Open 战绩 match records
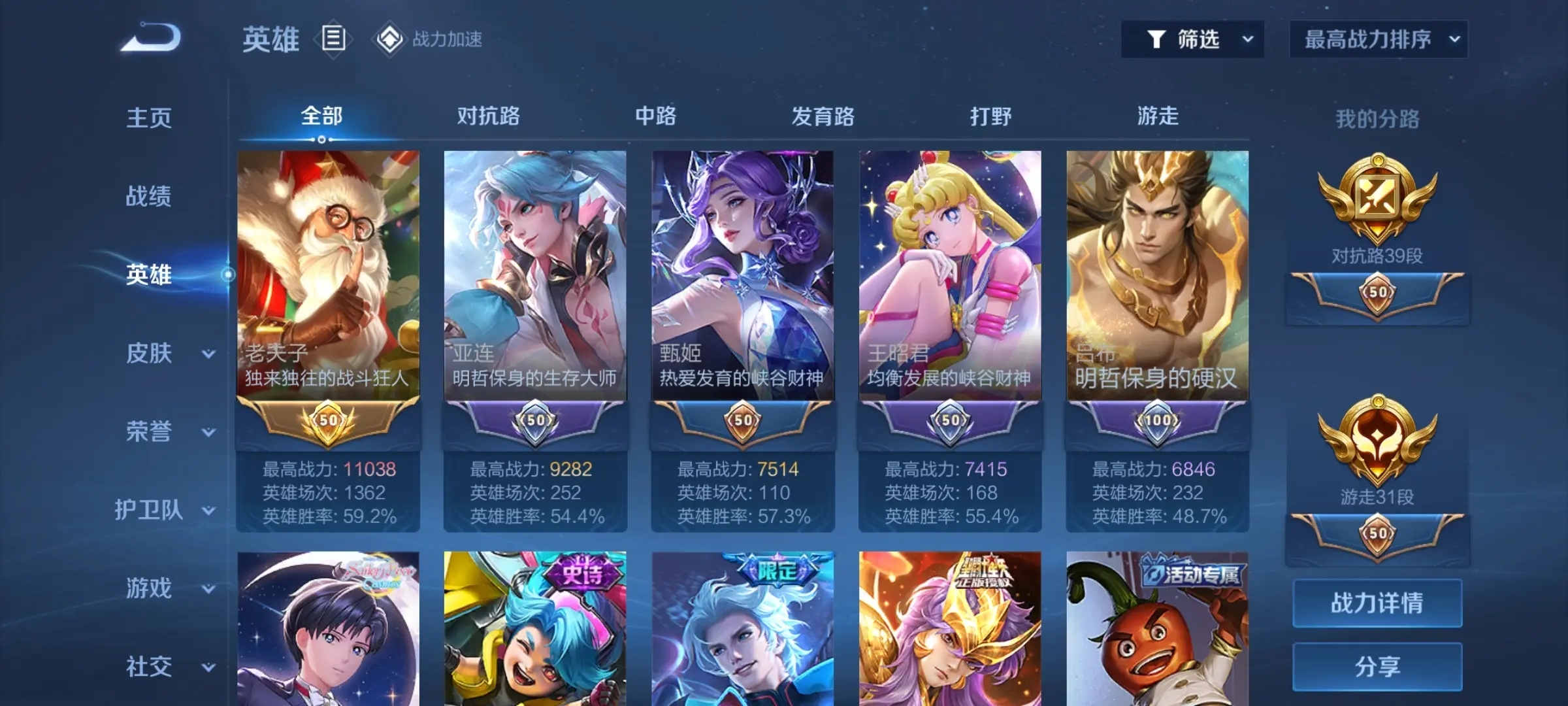Image resolution: width=1568 pixels, height=706 pixels. tap(149, 196)
